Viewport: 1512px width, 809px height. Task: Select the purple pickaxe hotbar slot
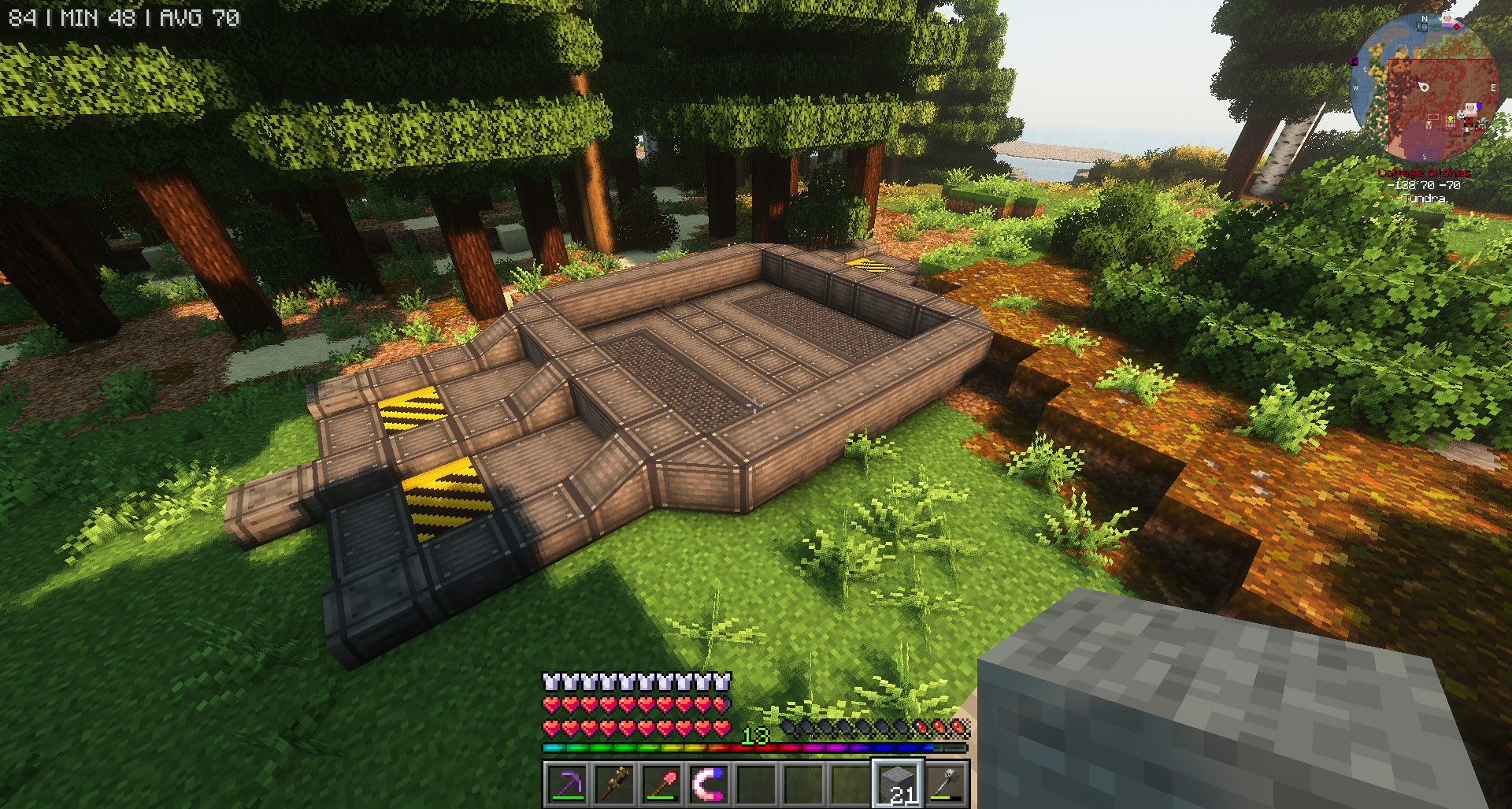[x=567, y=785]
